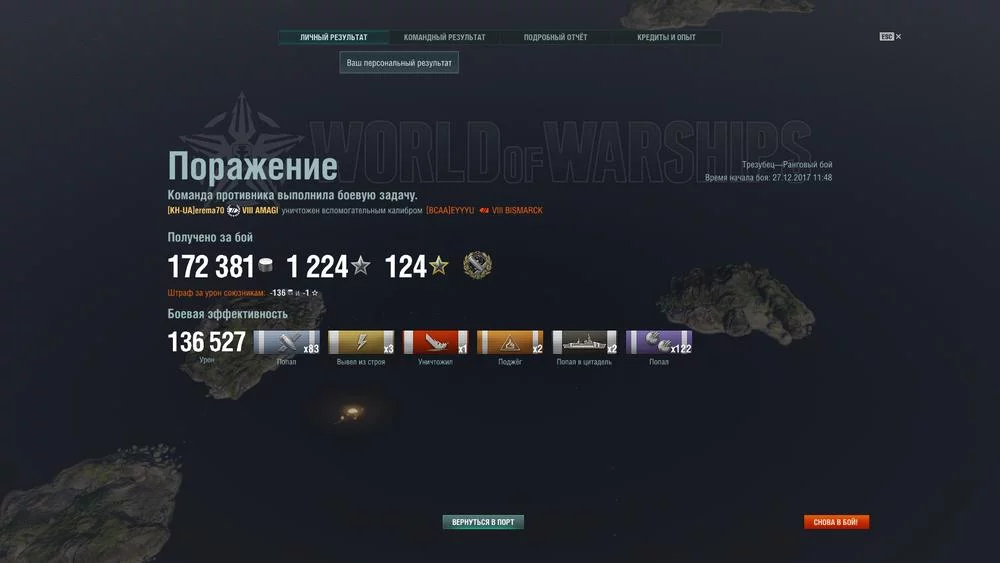This screenshot has width=1000, height=563.
Task: Show the Подробный отчёт tab
Action: [555, 38]
